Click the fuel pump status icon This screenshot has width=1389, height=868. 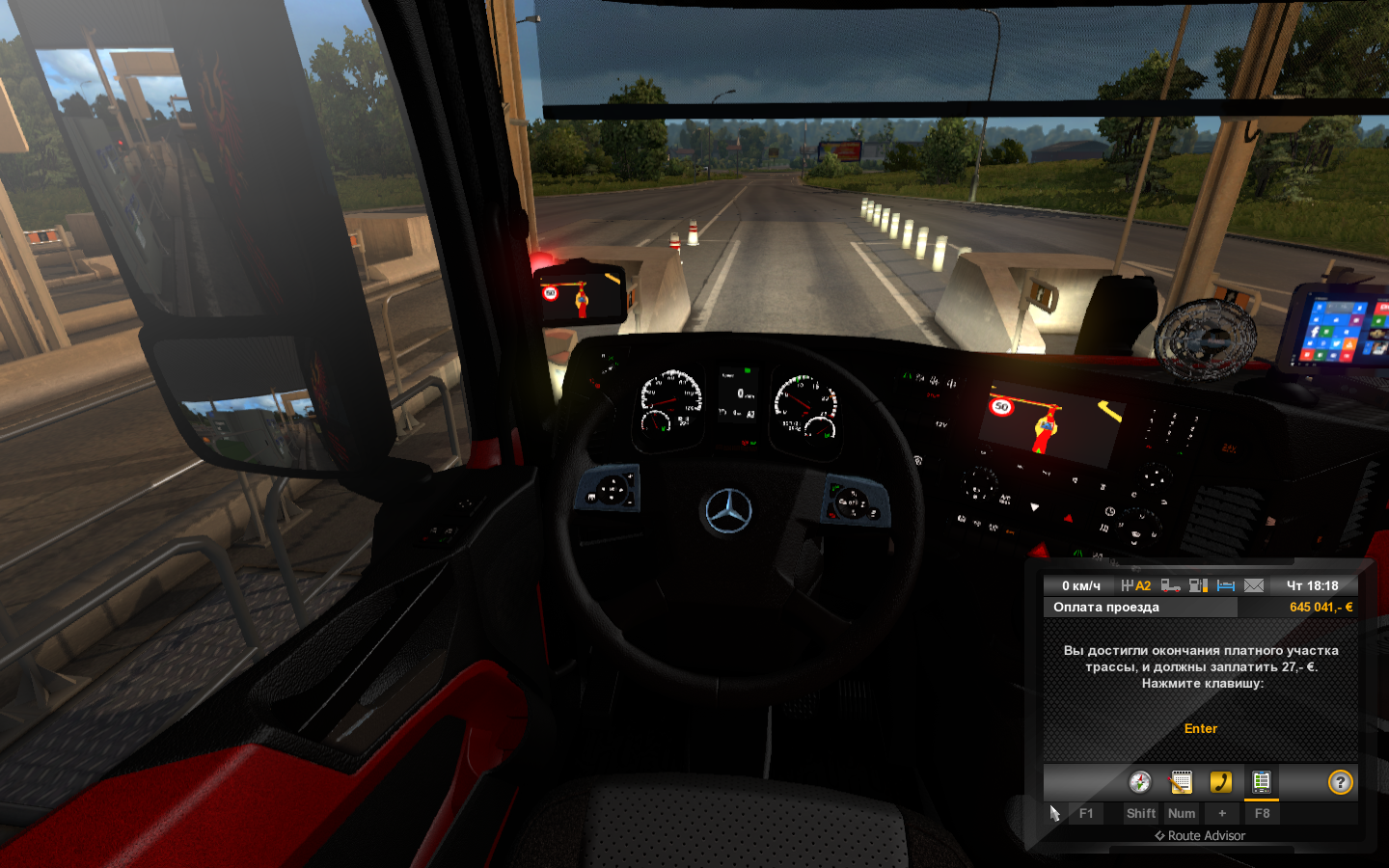coord(1198,585)
